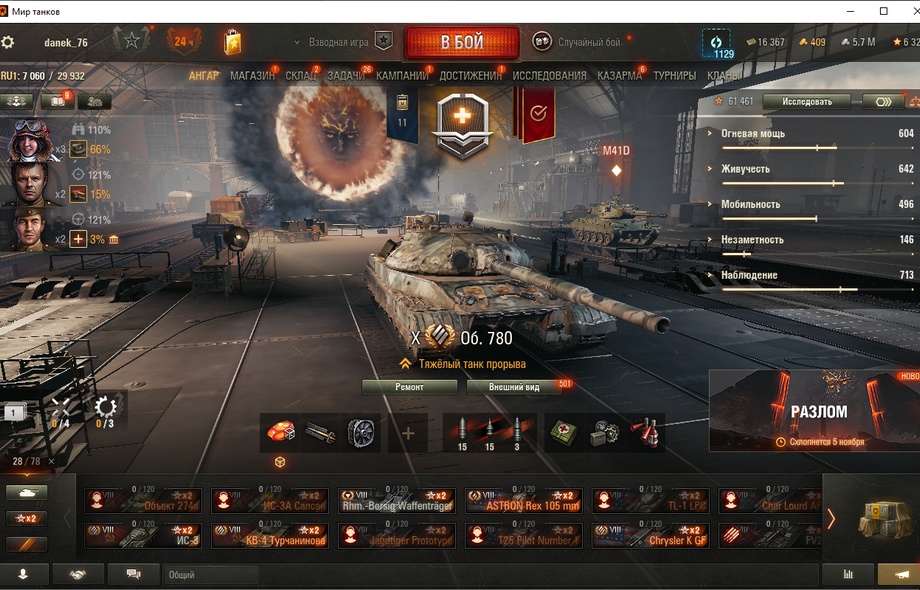920x590 pixels.
Task: Go to the Кампании tab
Action: (402, 76)
